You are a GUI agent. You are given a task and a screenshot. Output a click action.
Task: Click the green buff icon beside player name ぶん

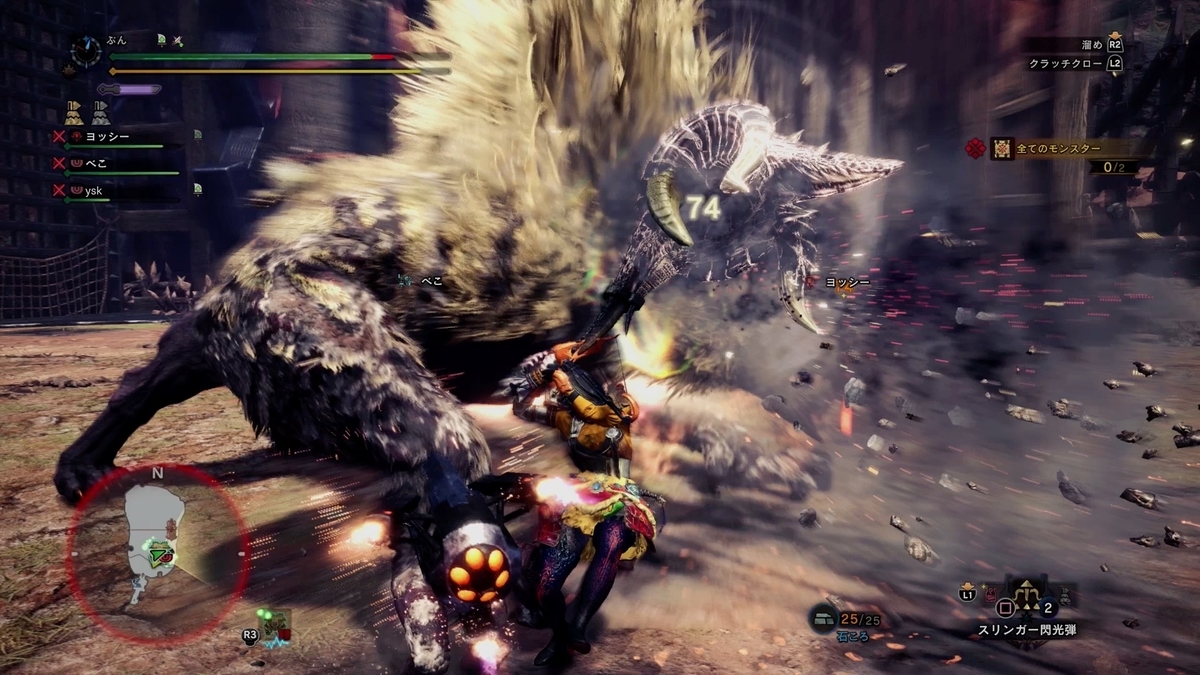[161, 40]
